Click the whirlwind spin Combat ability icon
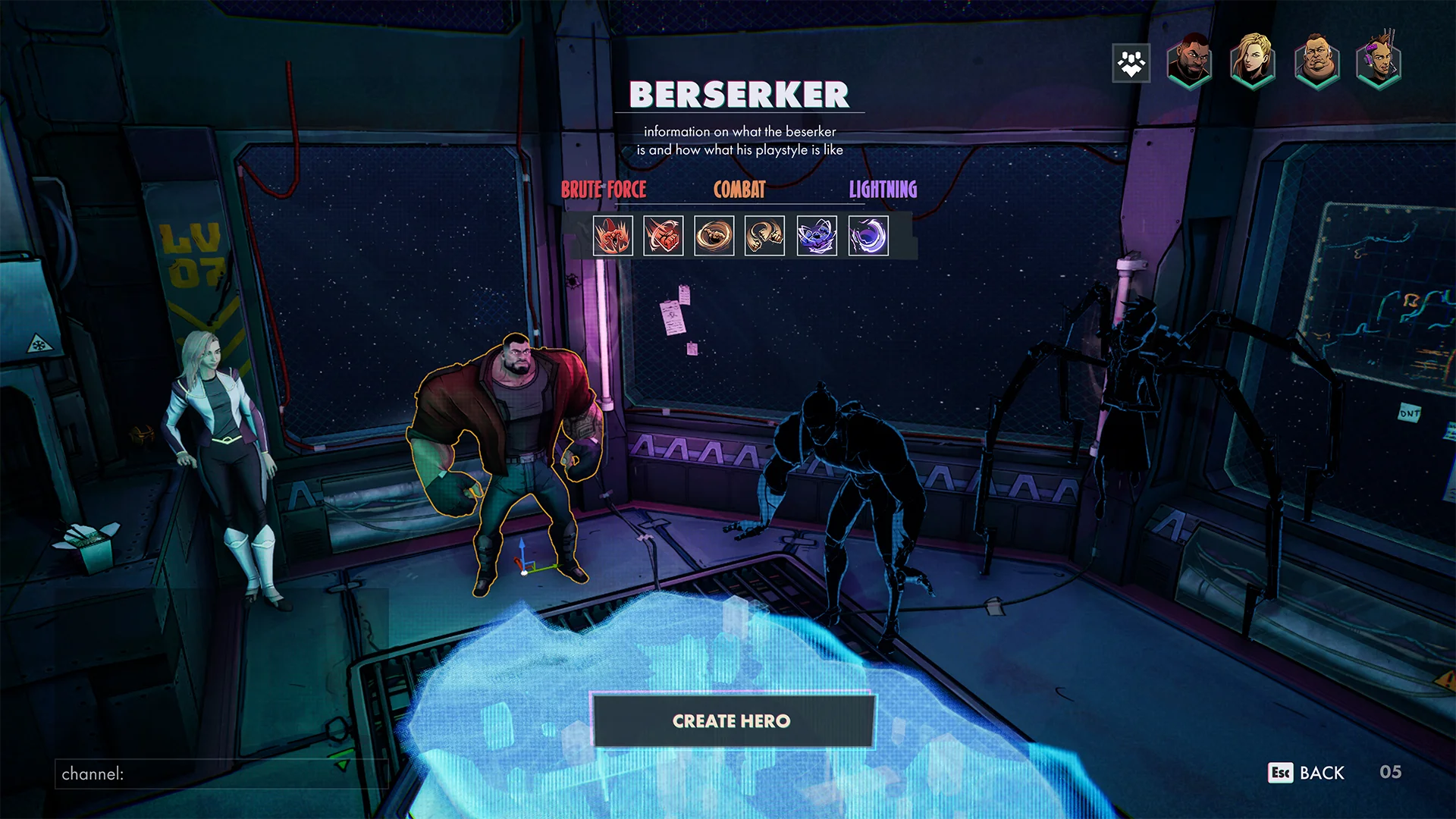The width and height of the screenshot is (1456, 819). coord(714,236)
